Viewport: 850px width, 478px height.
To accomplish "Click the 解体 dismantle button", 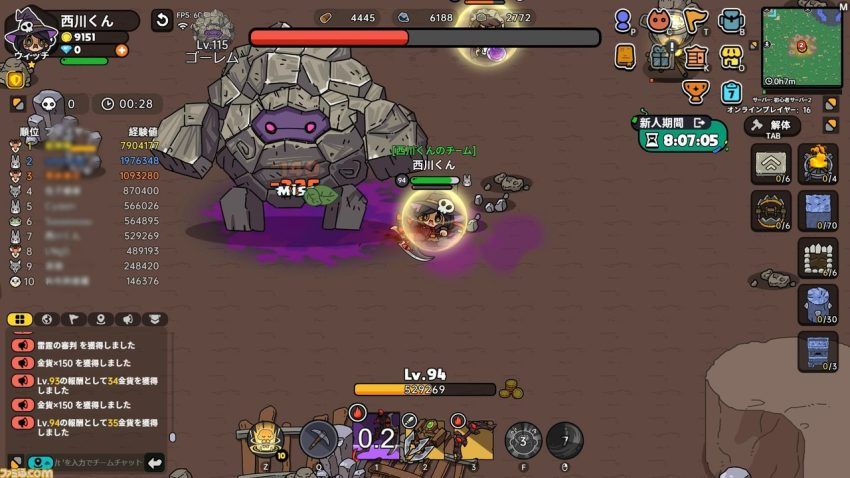I will pos(772,126).
